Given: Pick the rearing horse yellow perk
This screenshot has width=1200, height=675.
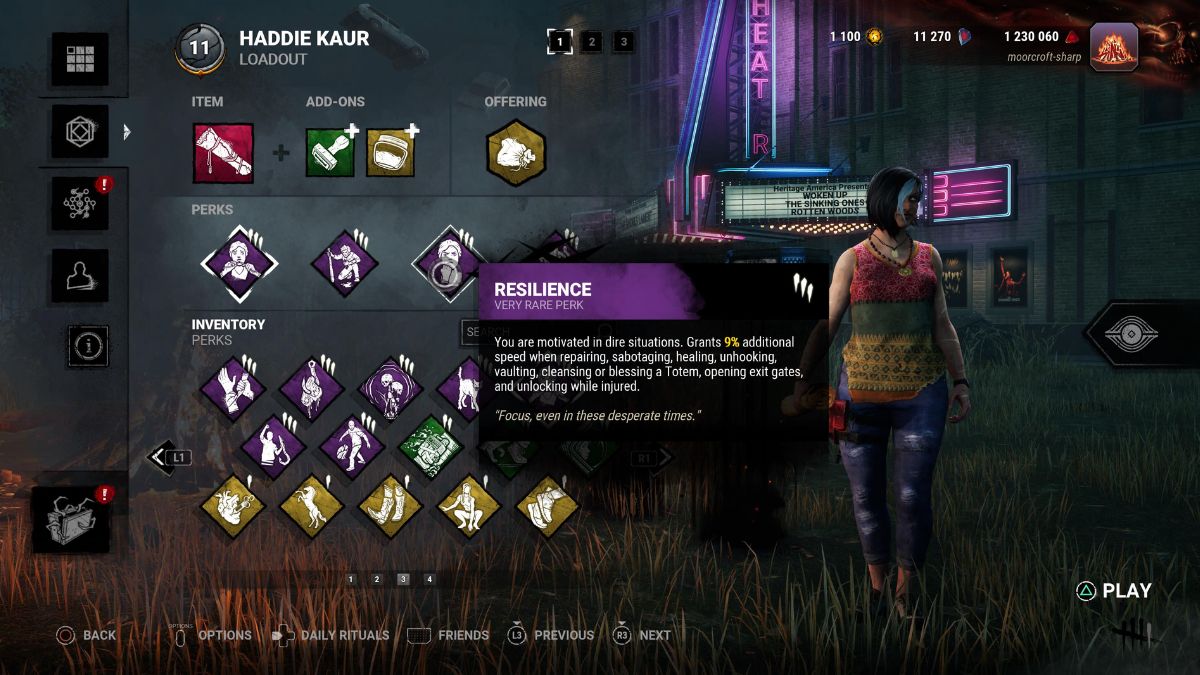Looking at the screenshot, I should click(311, 506).
